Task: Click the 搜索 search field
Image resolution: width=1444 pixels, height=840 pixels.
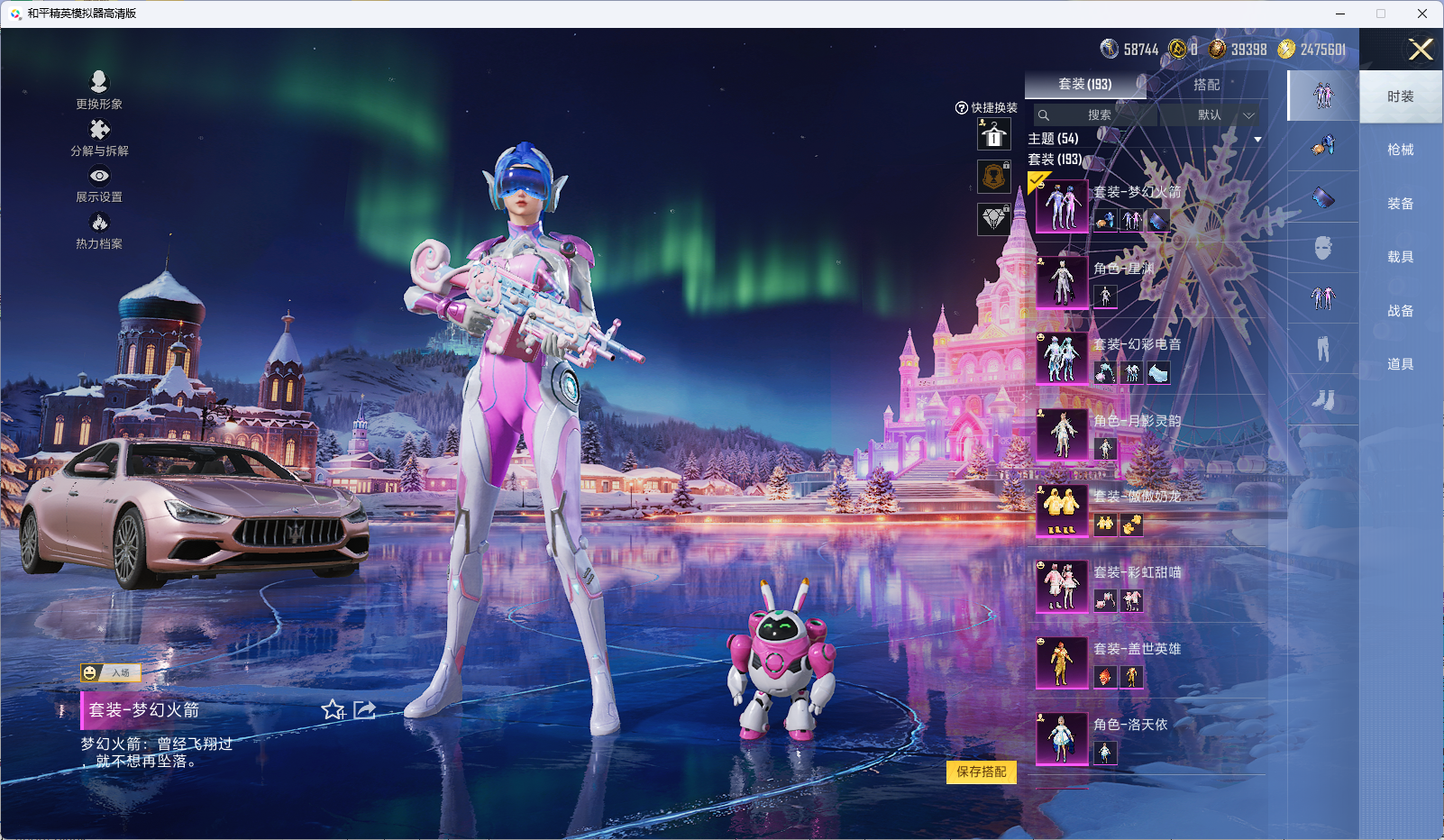Action: click(x=1098, y=115)
